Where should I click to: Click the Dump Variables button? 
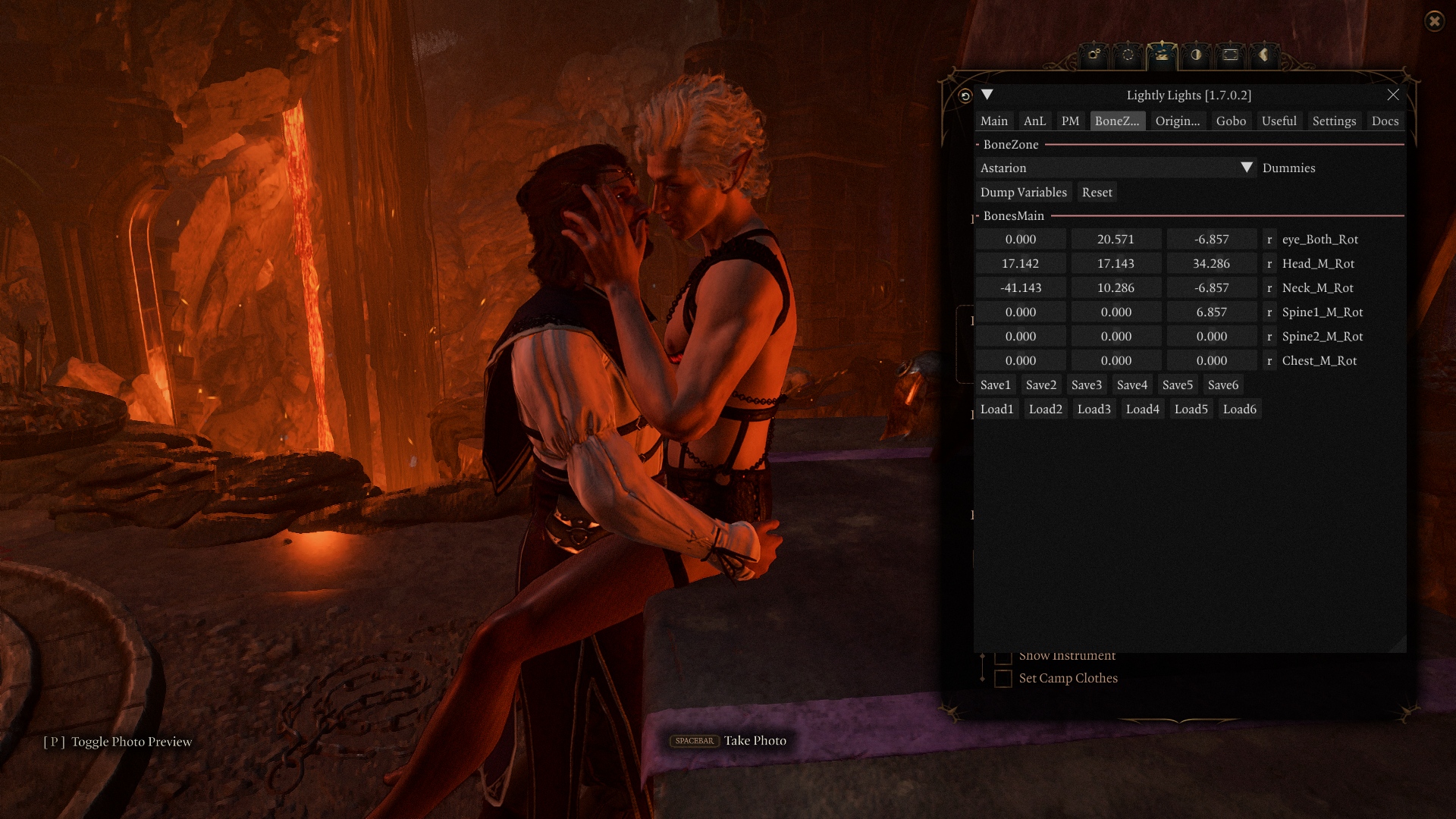coord(1023,193)
